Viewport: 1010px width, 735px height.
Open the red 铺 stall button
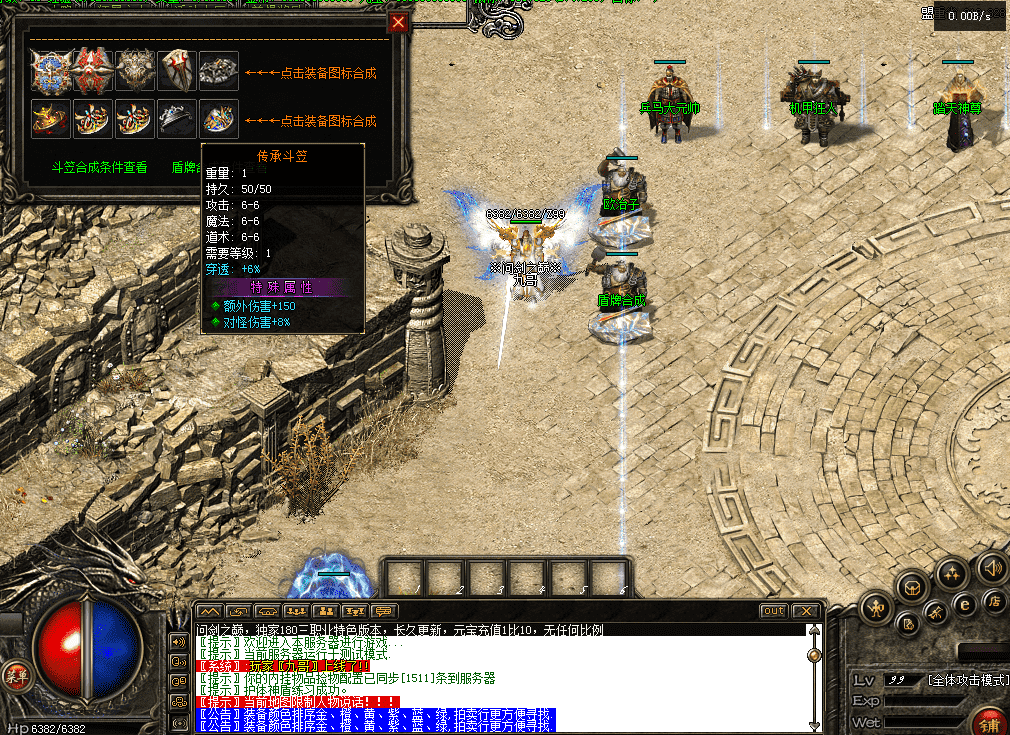click(x=988, y=723)
